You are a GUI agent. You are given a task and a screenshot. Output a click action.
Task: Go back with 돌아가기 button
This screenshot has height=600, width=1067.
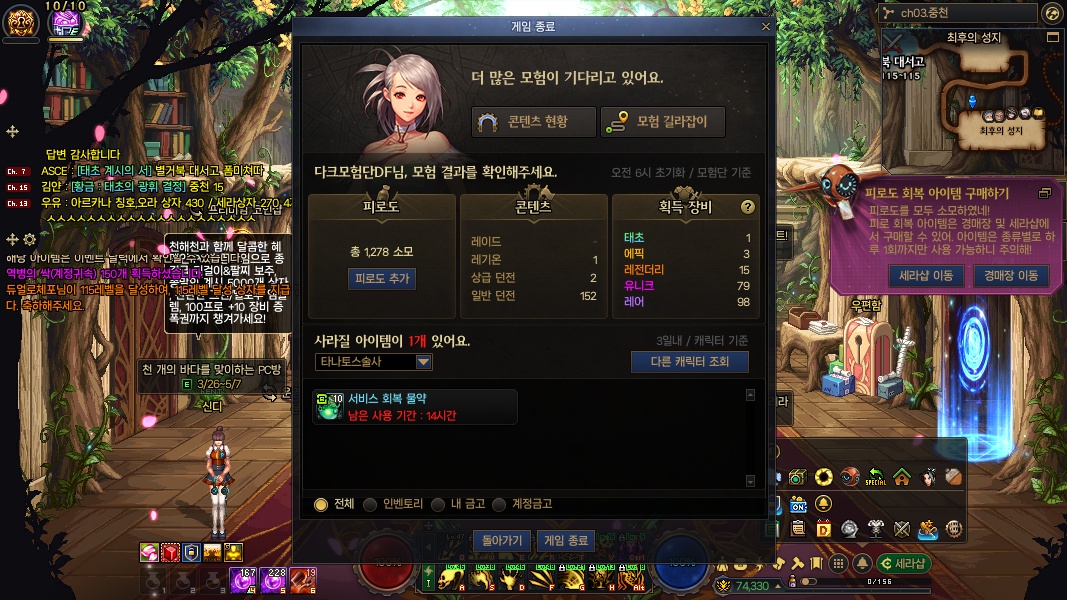point(502,540)
